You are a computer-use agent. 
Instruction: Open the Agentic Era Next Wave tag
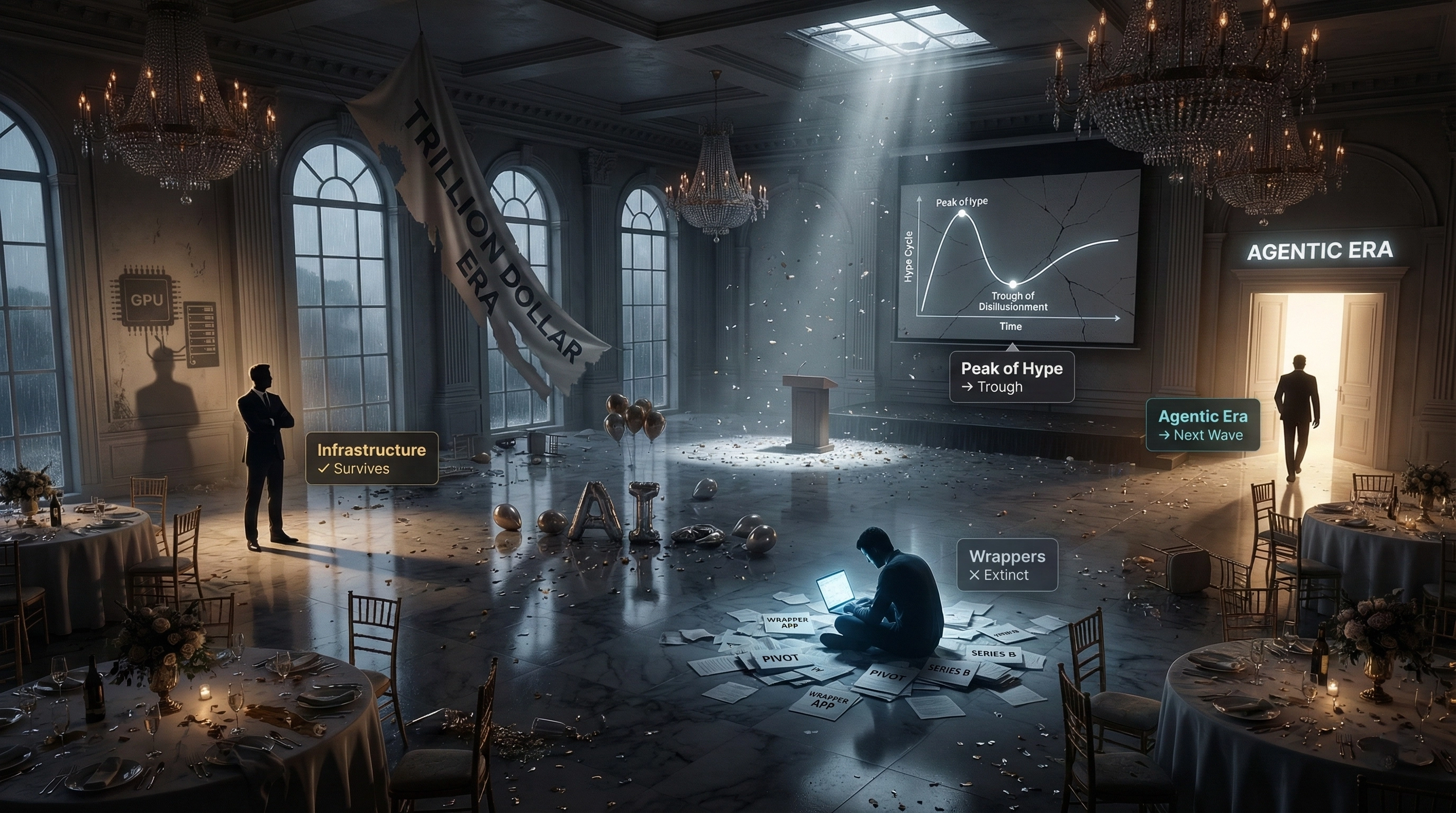pyautogui.click(x=1202, y=425)
